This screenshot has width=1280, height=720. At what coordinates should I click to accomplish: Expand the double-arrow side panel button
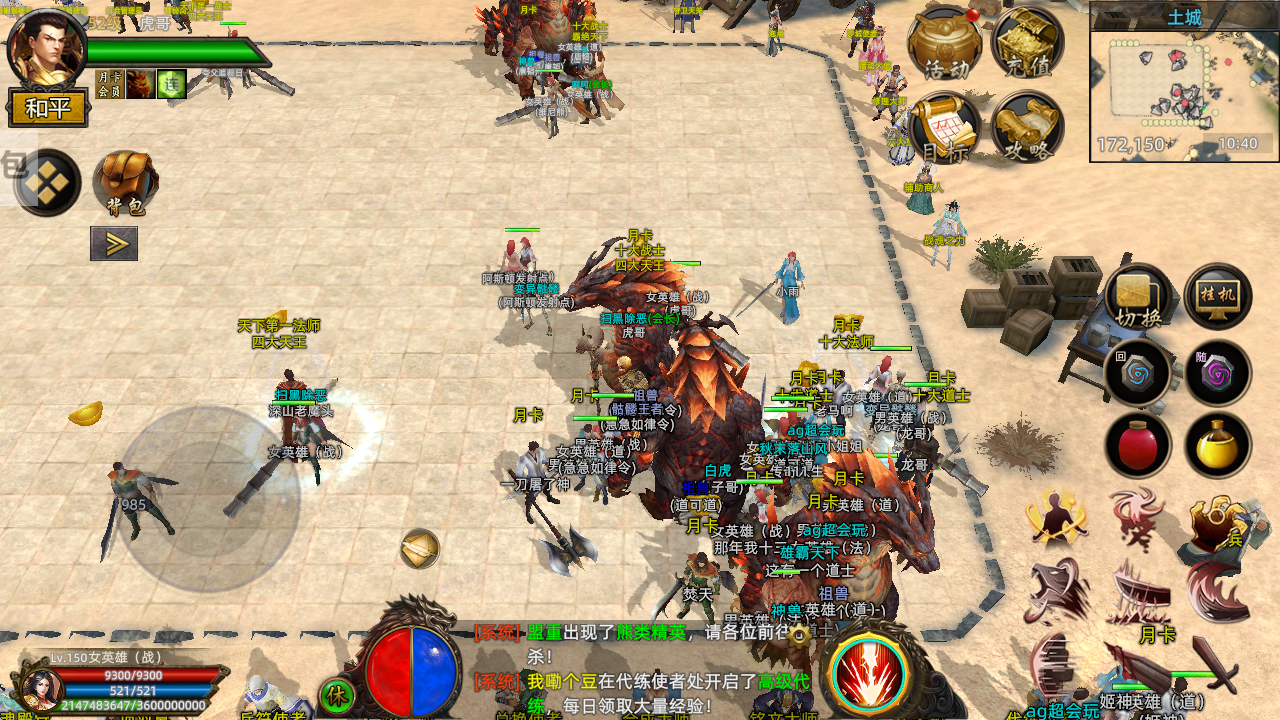point(114,243)
